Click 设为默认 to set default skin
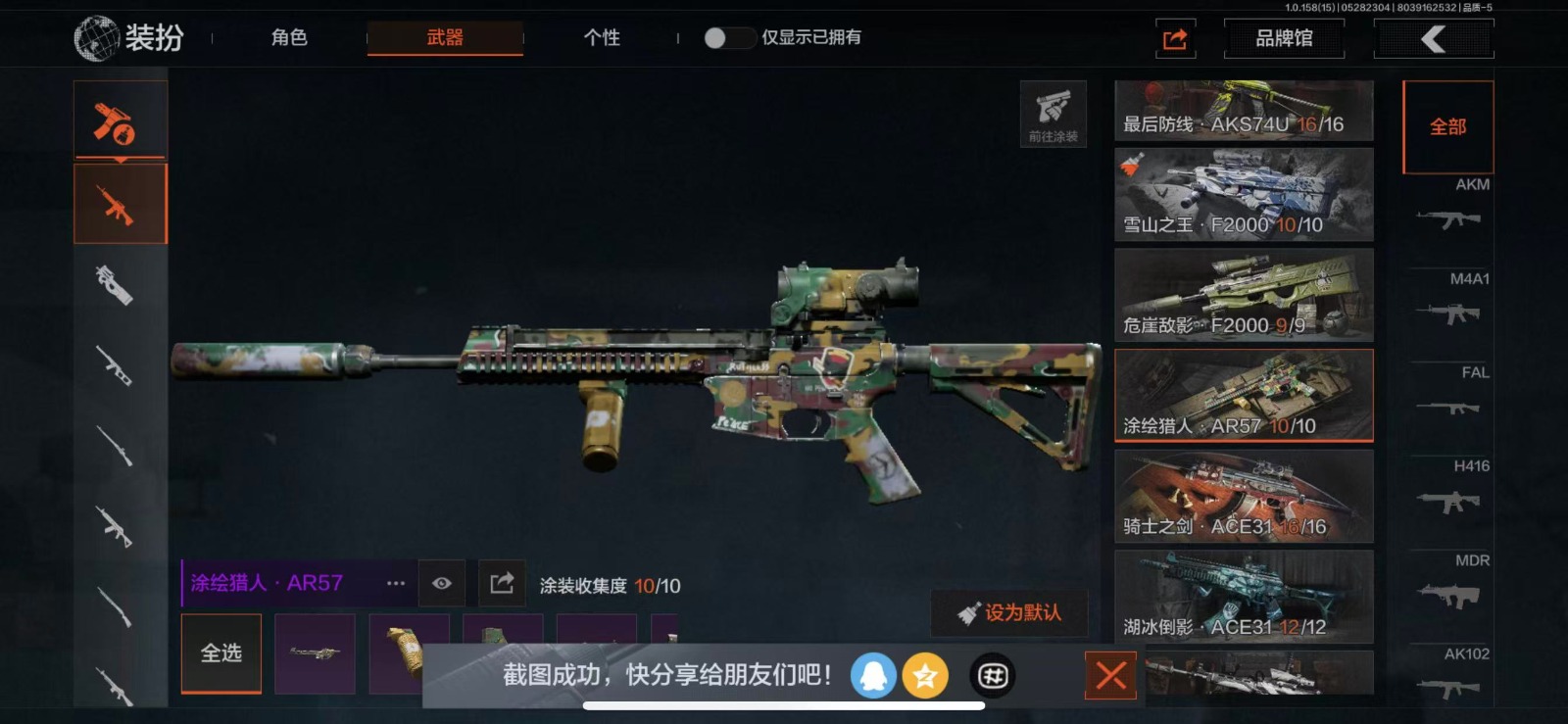Viewport: 1568px width, 724px height. pyautogui.click(x=1009, y=613)
